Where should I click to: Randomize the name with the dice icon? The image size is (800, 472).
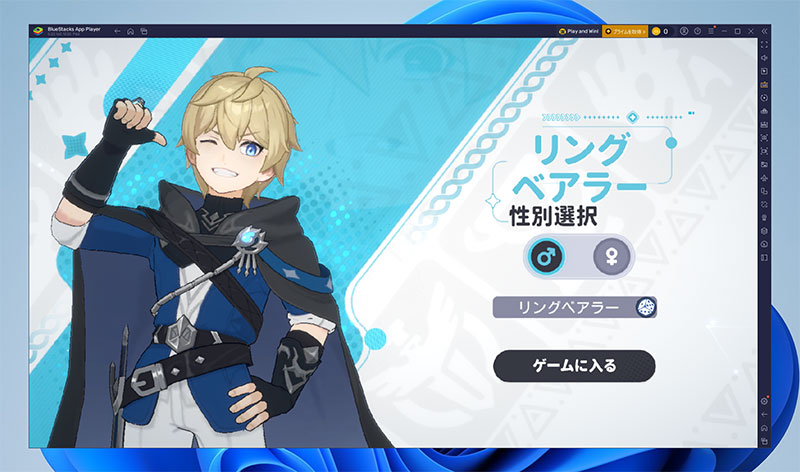[645, 308]
